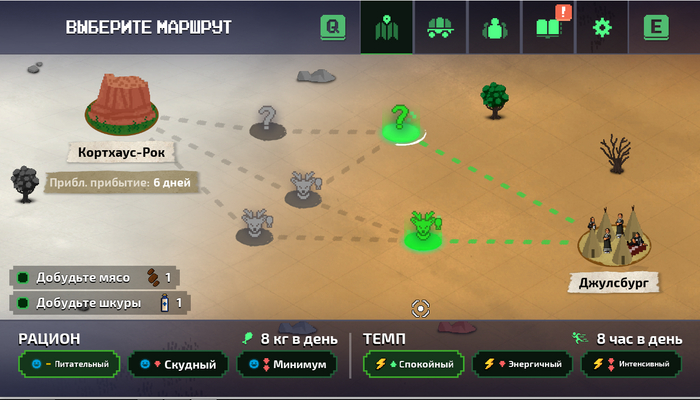This screenshot has height=400, width=700.
Task: Open the wagon tab
Action: coord(440,27)
